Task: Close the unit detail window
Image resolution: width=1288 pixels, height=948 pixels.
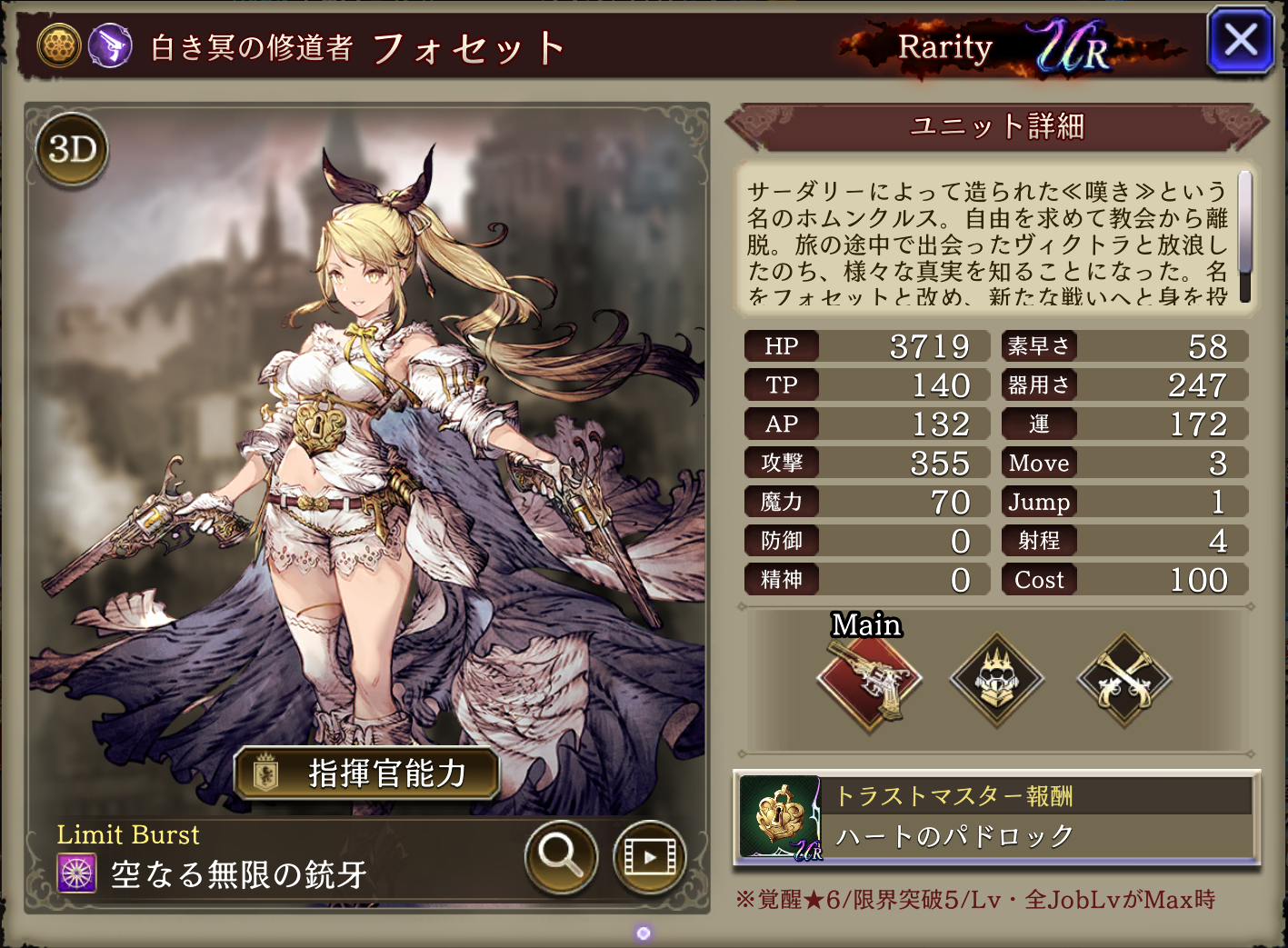Action: pyautogui.click(x=1240, y=41)
